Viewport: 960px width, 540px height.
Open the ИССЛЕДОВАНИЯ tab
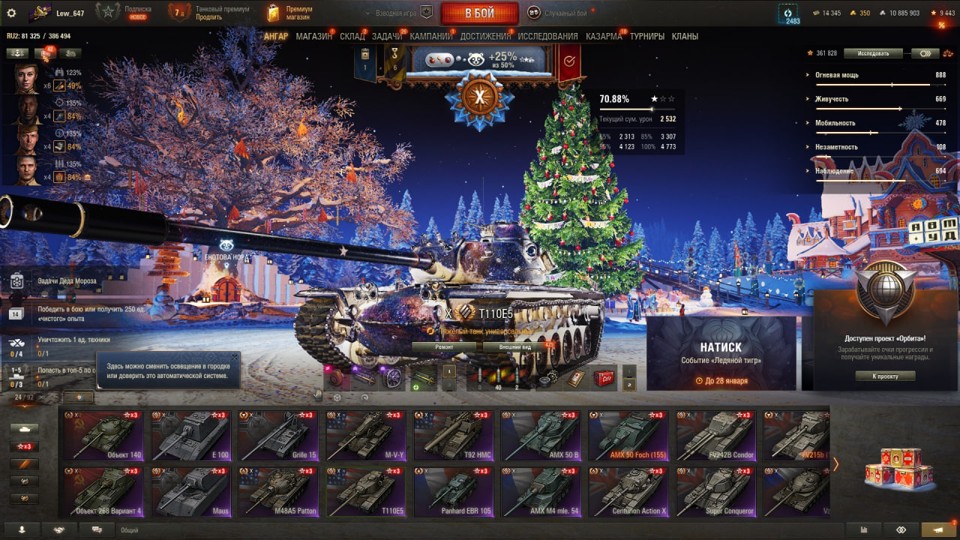(x=549, y=37)
